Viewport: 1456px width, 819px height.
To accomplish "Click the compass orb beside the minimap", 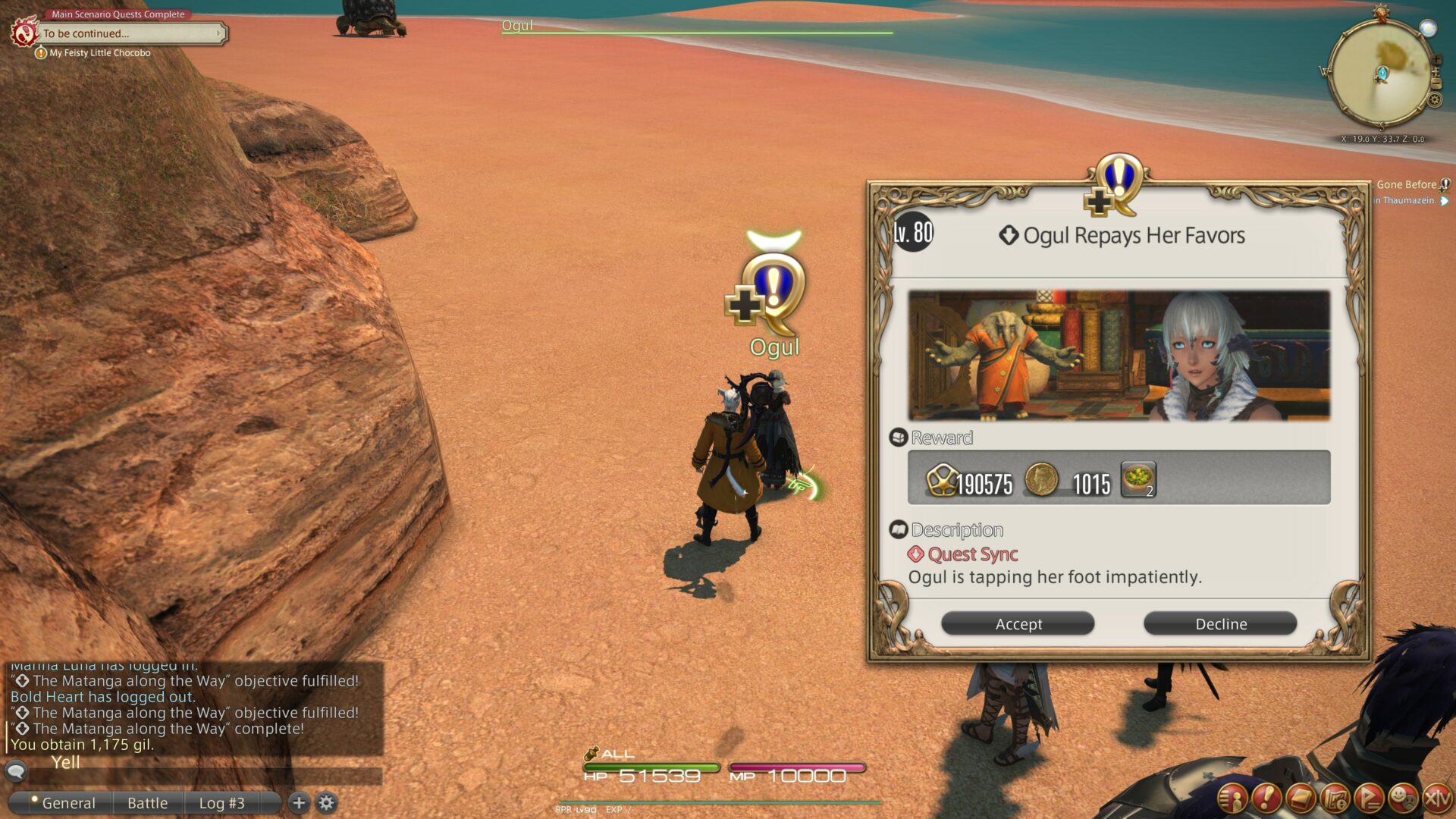I will [x=1428, y=28].
